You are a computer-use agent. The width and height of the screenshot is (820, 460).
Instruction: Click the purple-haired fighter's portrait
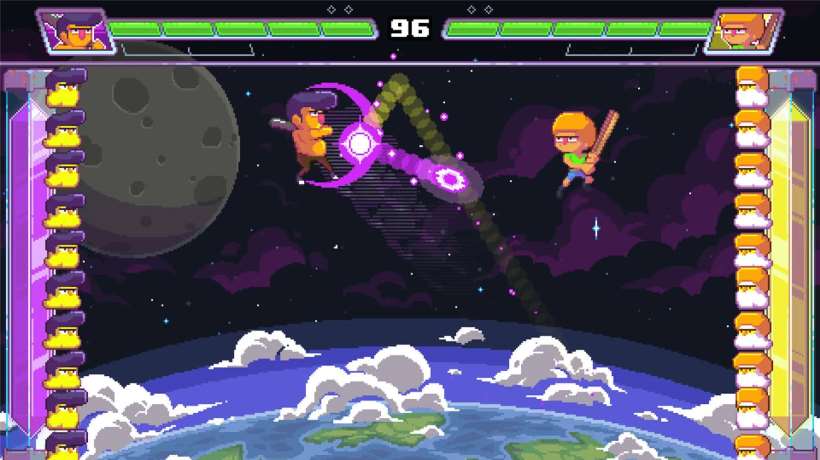click(72, 30)
